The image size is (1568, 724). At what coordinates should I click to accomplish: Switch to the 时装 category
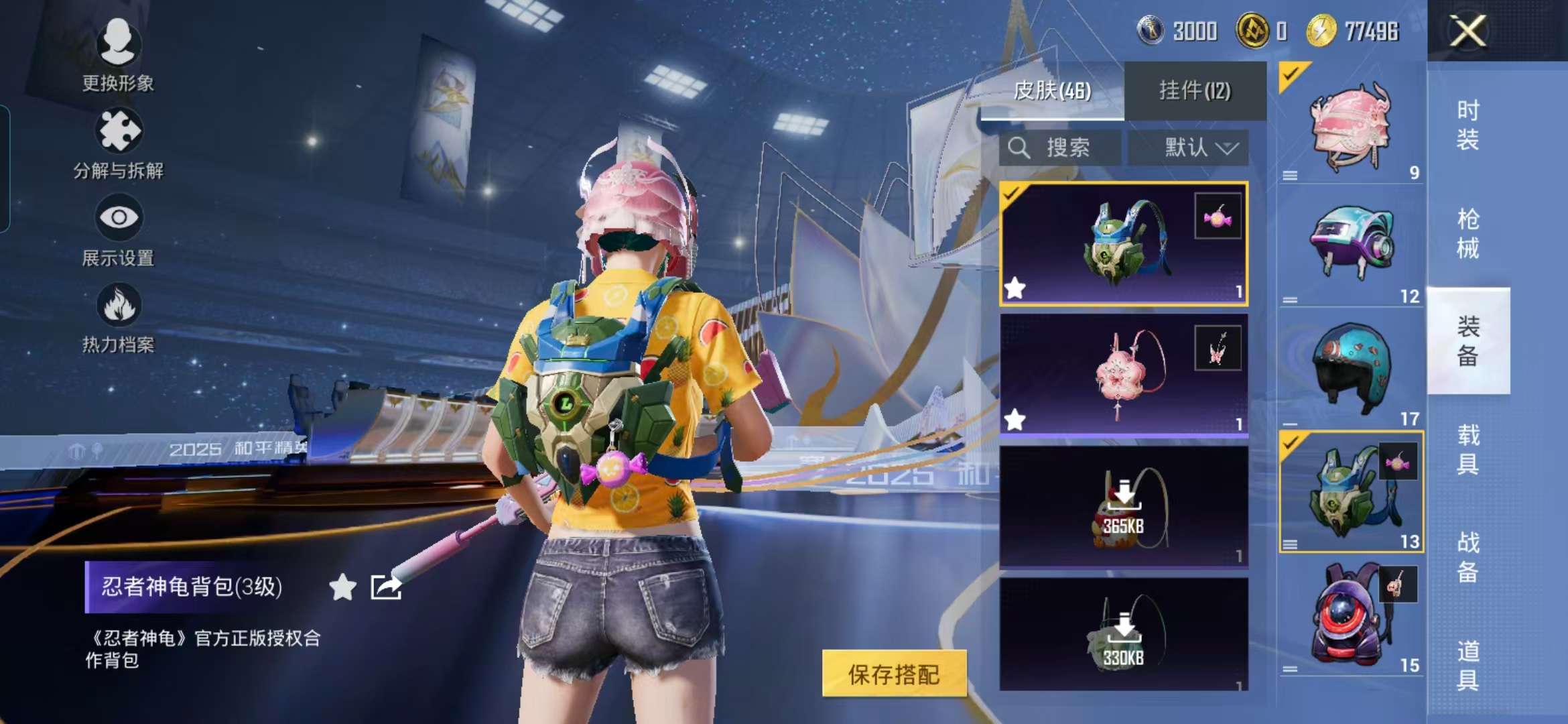click(1467, 125)
